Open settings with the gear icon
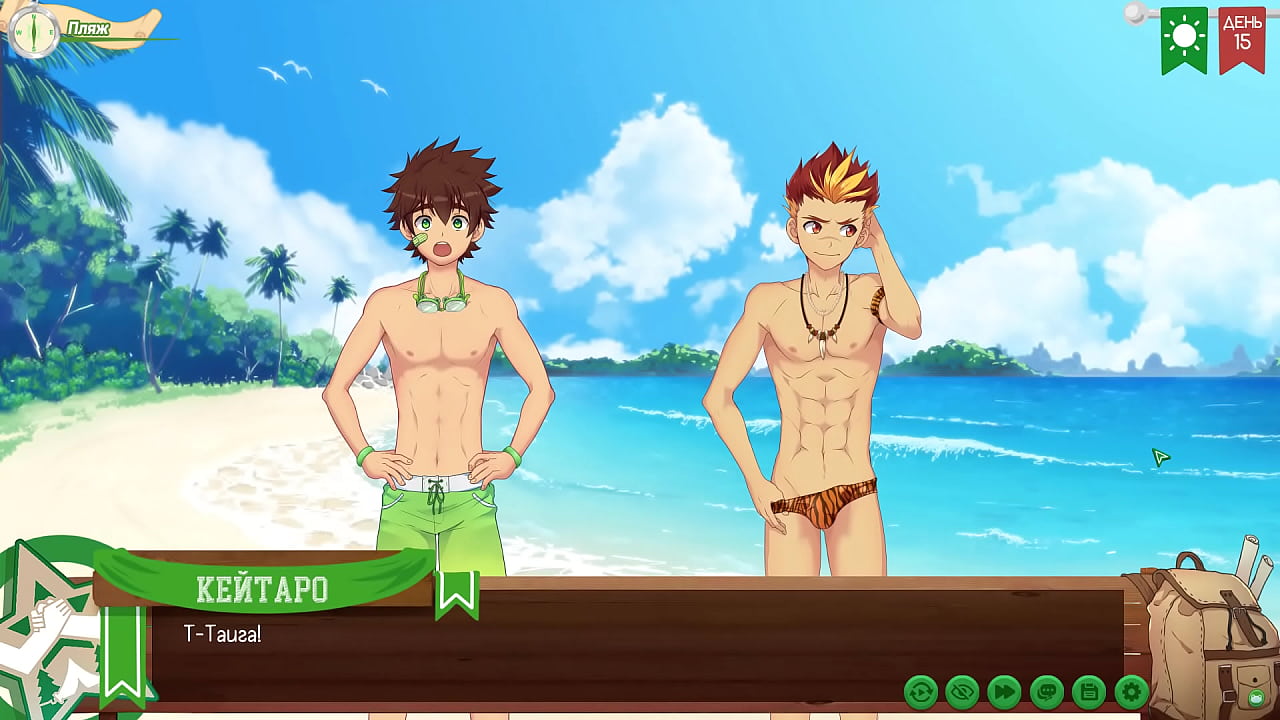The image size is (1280, 720). 1131,690
